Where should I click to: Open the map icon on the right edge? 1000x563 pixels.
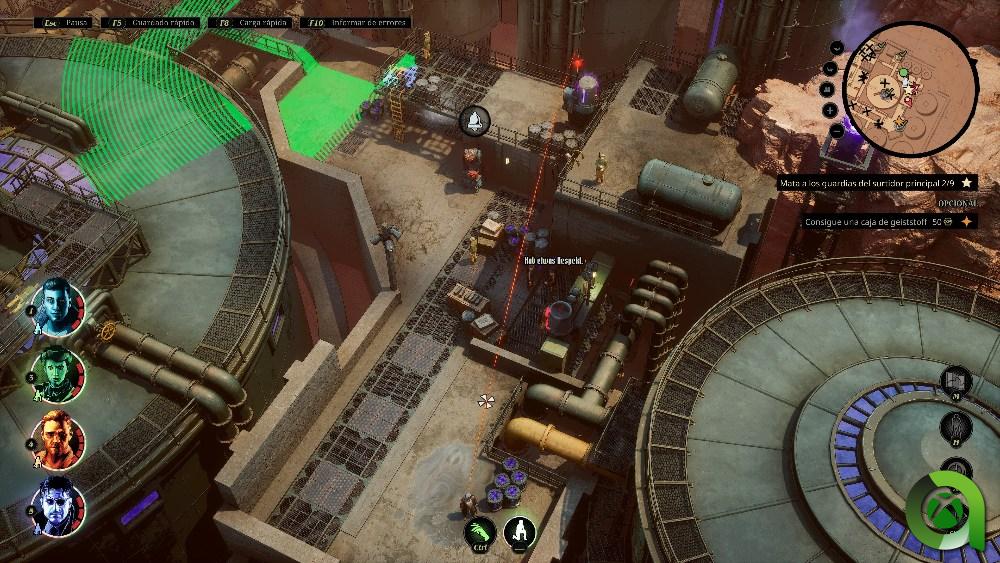(956, 381)
